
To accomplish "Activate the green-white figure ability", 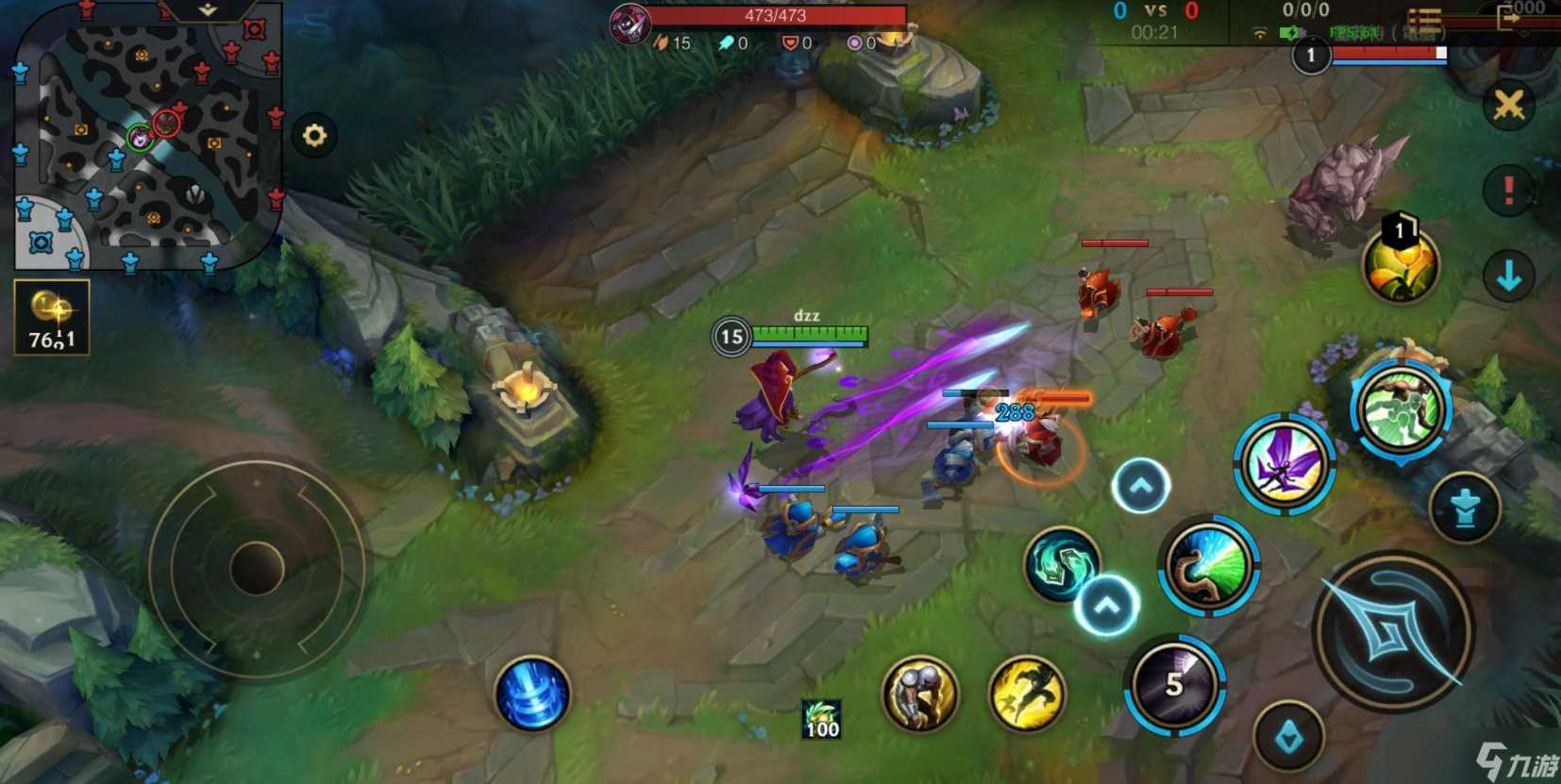I will point(1401,409).
